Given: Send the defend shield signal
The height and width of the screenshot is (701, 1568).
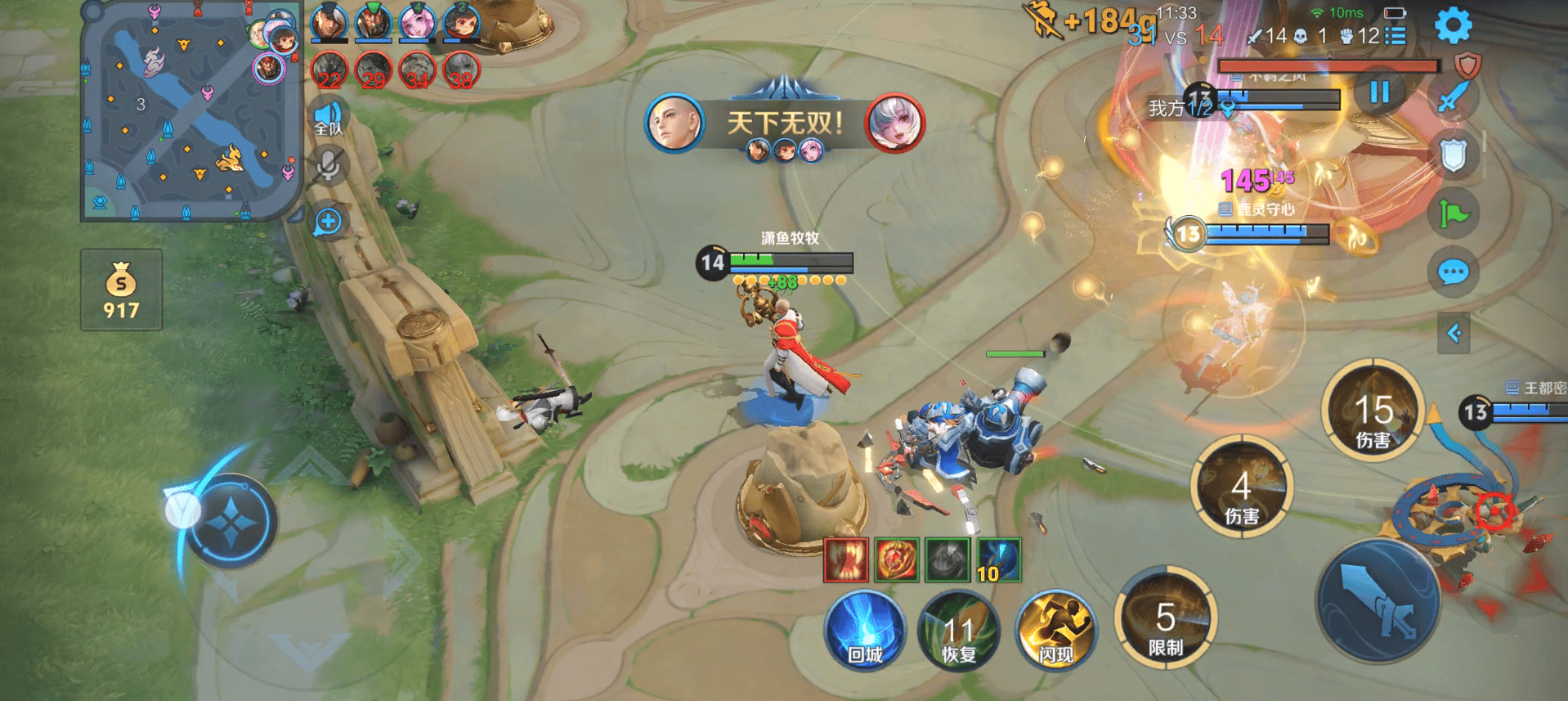Looking at the screenshot, I should click(1453, 155).
